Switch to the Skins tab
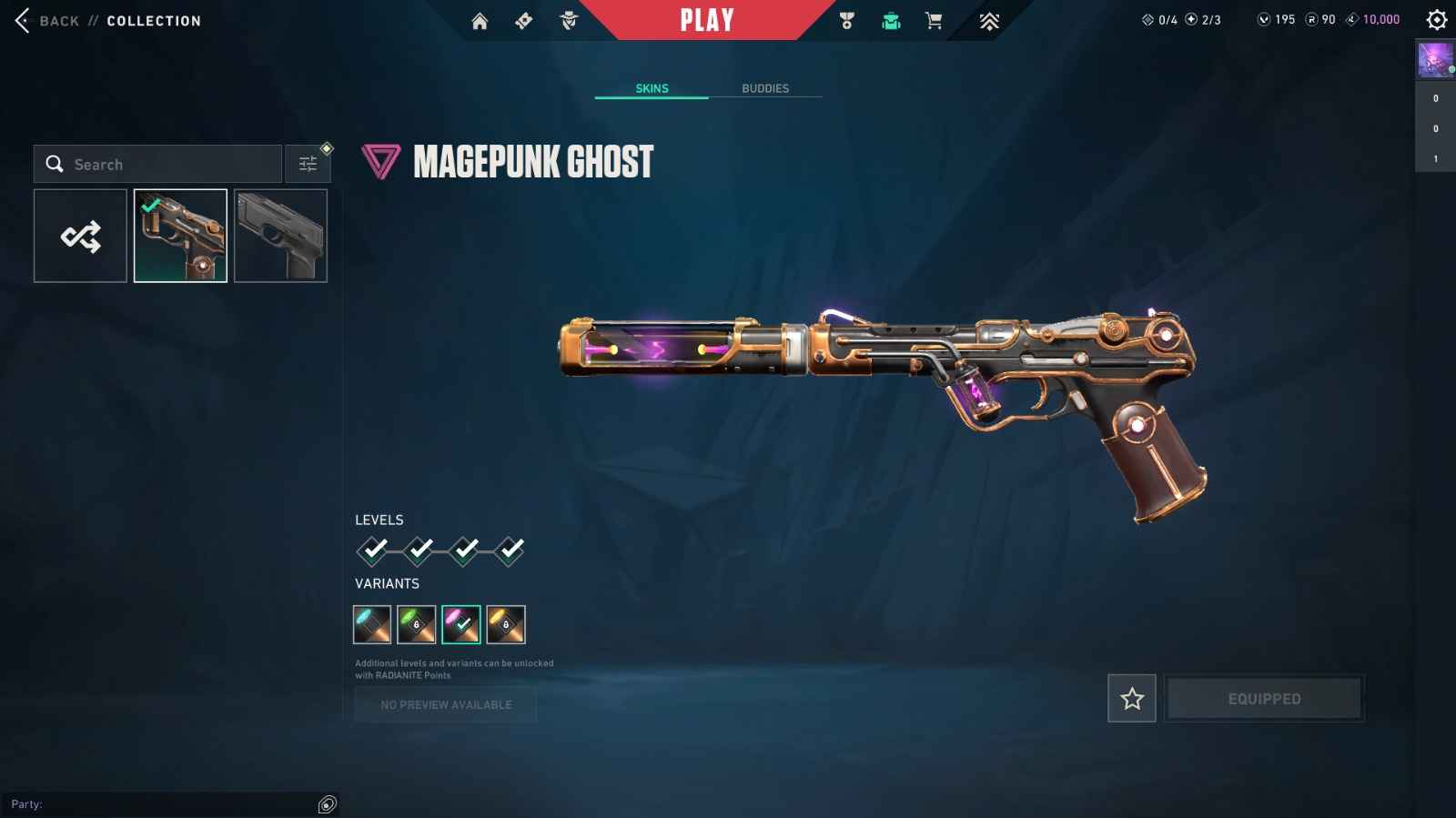1456x818 pixels. pyautogui.click(x=652, y=88)
